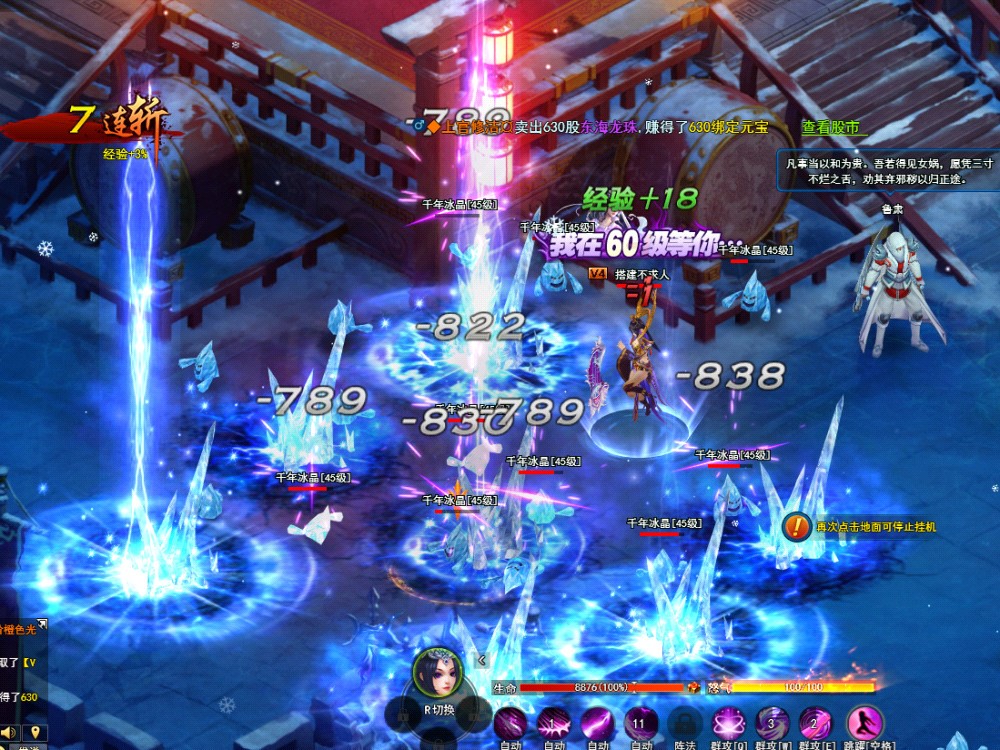Click the orange exclamation auto-combat notice icon
Image resolution: width=1000 pixels, height=750 pixels.
click(797, 525)
